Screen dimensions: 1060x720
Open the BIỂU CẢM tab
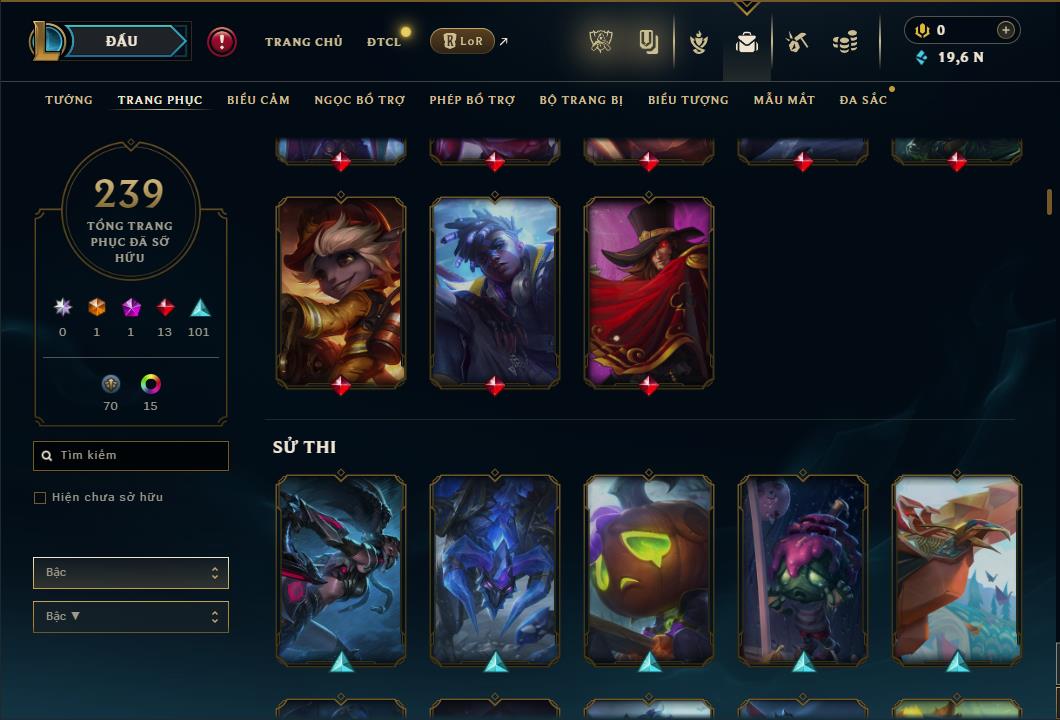tap(258, 100)
